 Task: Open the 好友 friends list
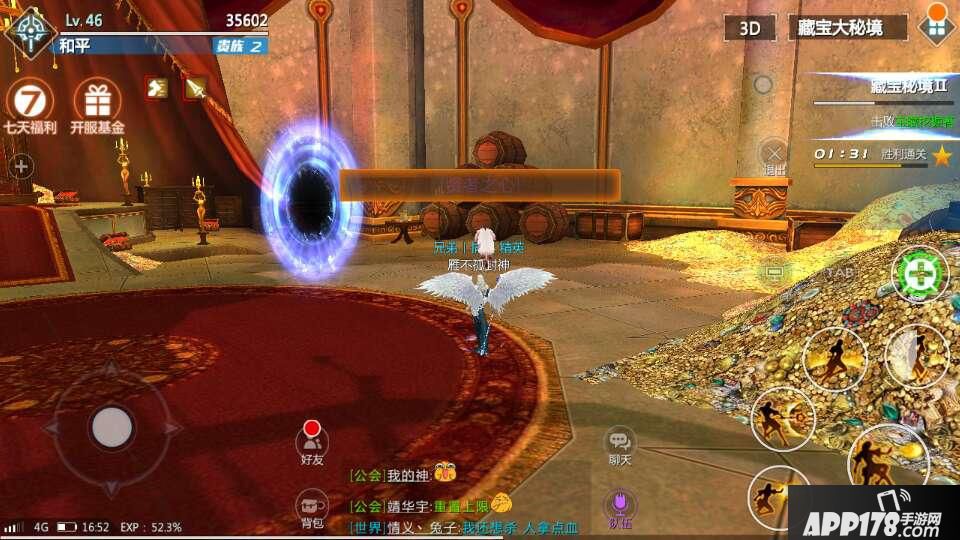(x=312, y=439)
